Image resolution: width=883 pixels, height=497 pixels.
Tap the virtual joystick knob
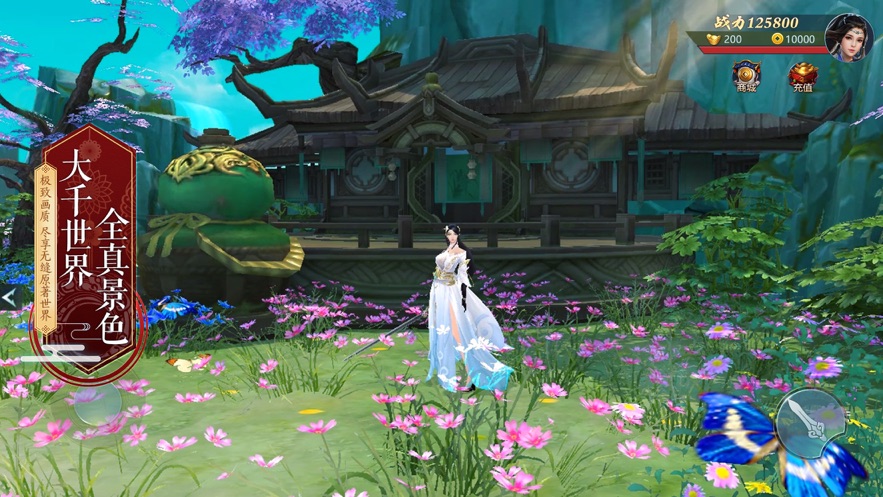93,403
